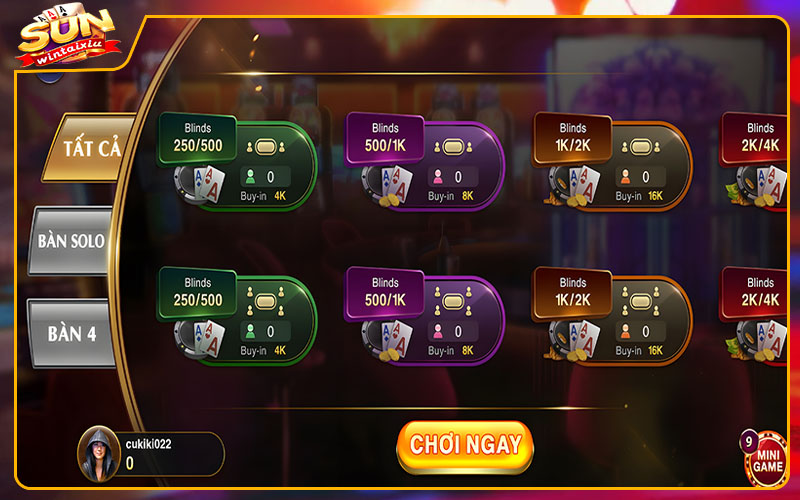Hit the CHƠI NGAY play button
The width and height of the screenshot is (800, 500).
point(465,446)
